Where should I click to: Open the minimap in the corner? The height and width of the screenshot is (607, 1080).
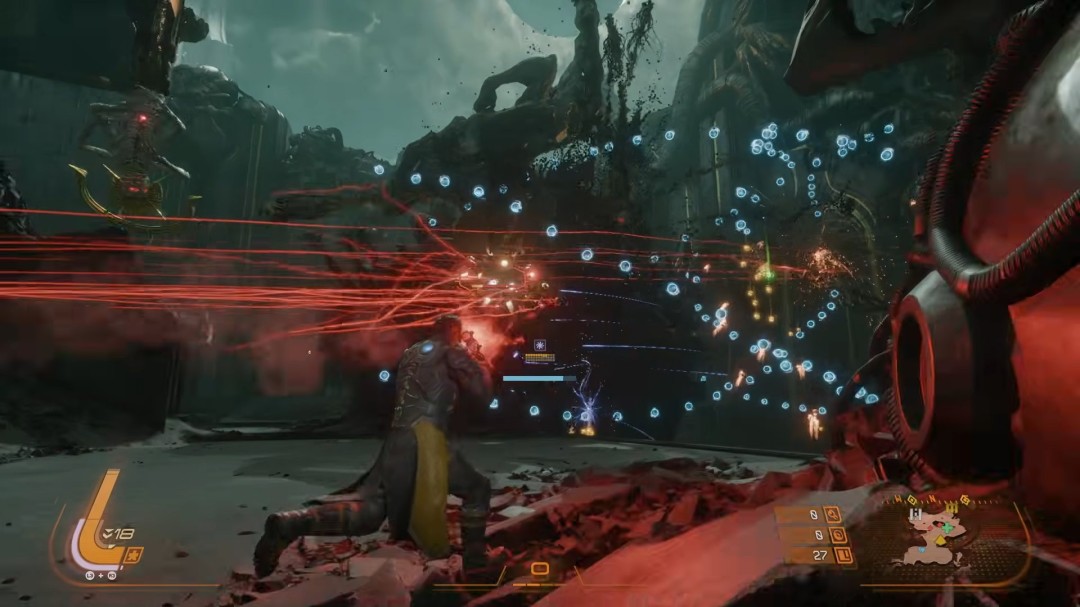pos(938,537)
